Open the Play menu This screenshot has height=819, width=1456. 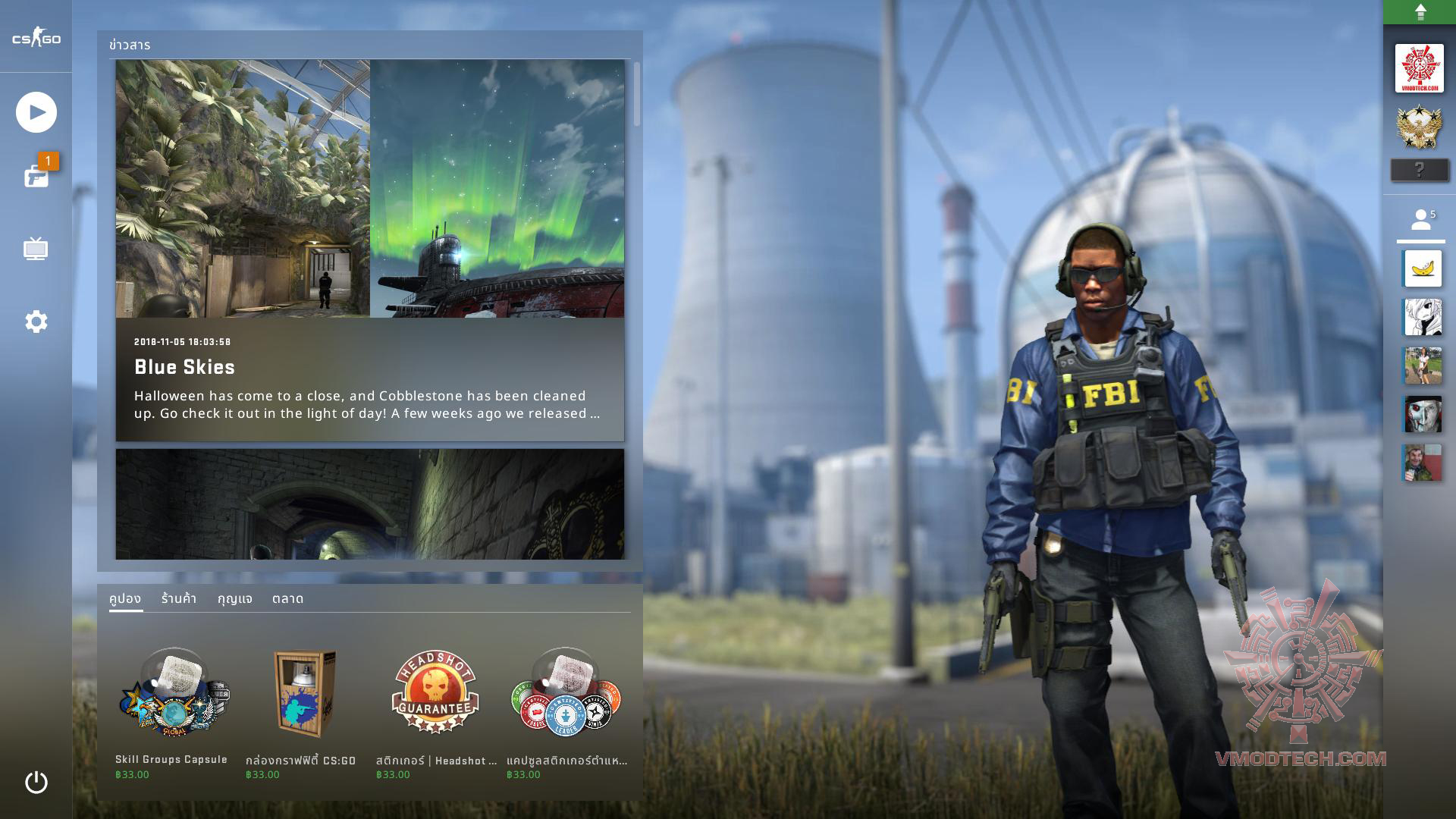[36, 112]
